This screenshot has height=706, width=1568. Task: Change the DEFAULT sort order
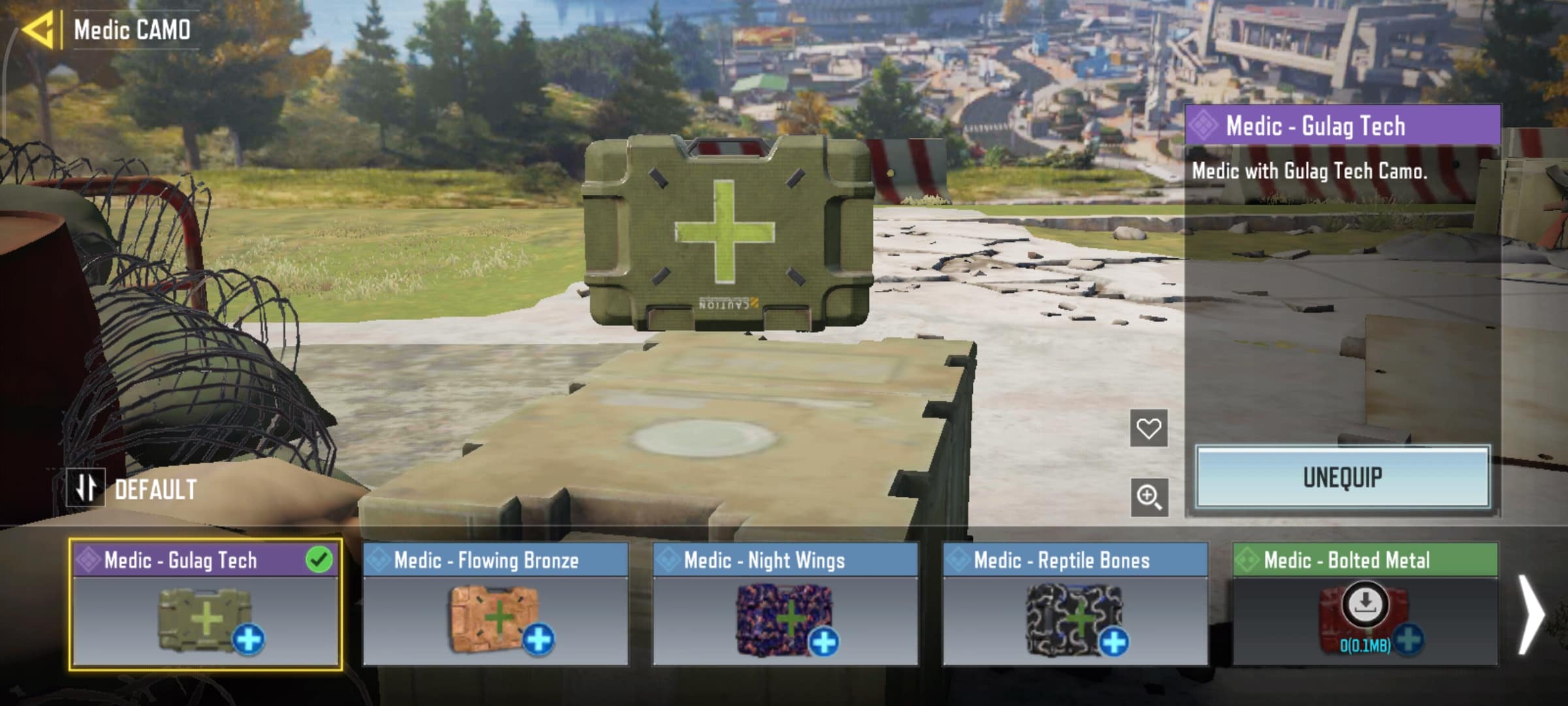(86, 488)
